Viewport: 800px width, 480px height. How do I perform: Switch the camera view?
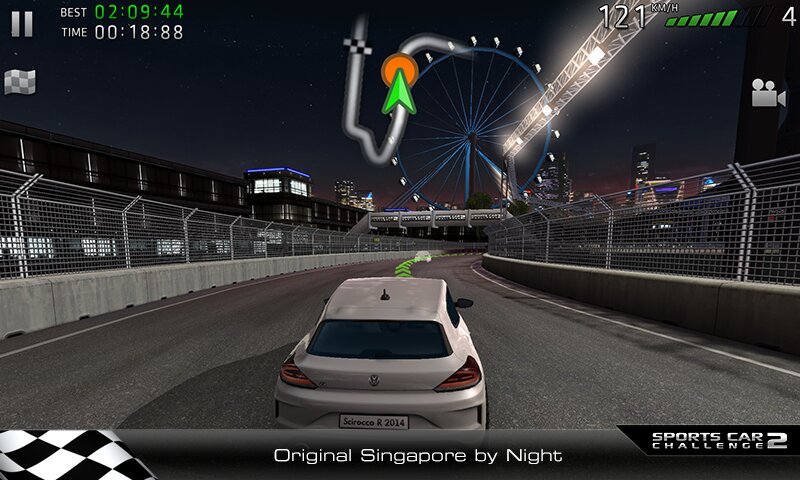(x=767, y=93)
